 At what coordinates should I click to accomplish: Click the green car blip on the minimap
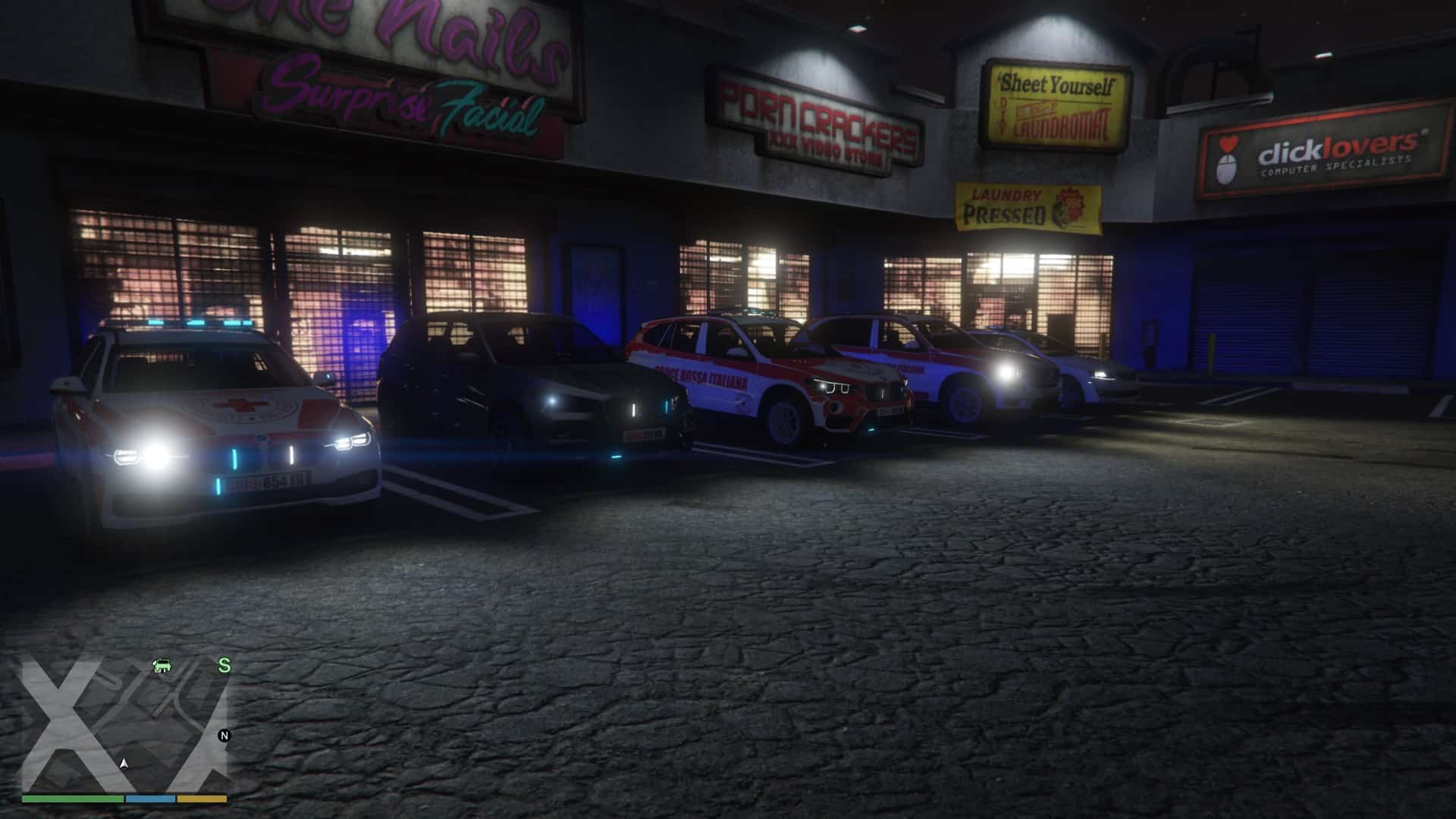162,666
